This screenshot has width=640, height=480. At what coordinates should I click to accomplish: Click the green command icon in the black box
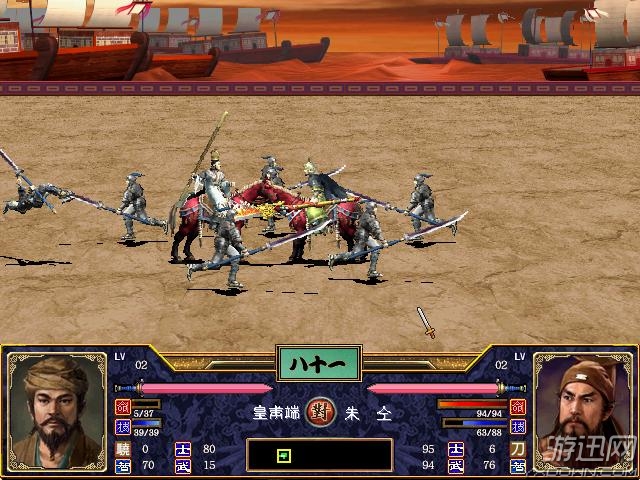(x=283, y=456)
